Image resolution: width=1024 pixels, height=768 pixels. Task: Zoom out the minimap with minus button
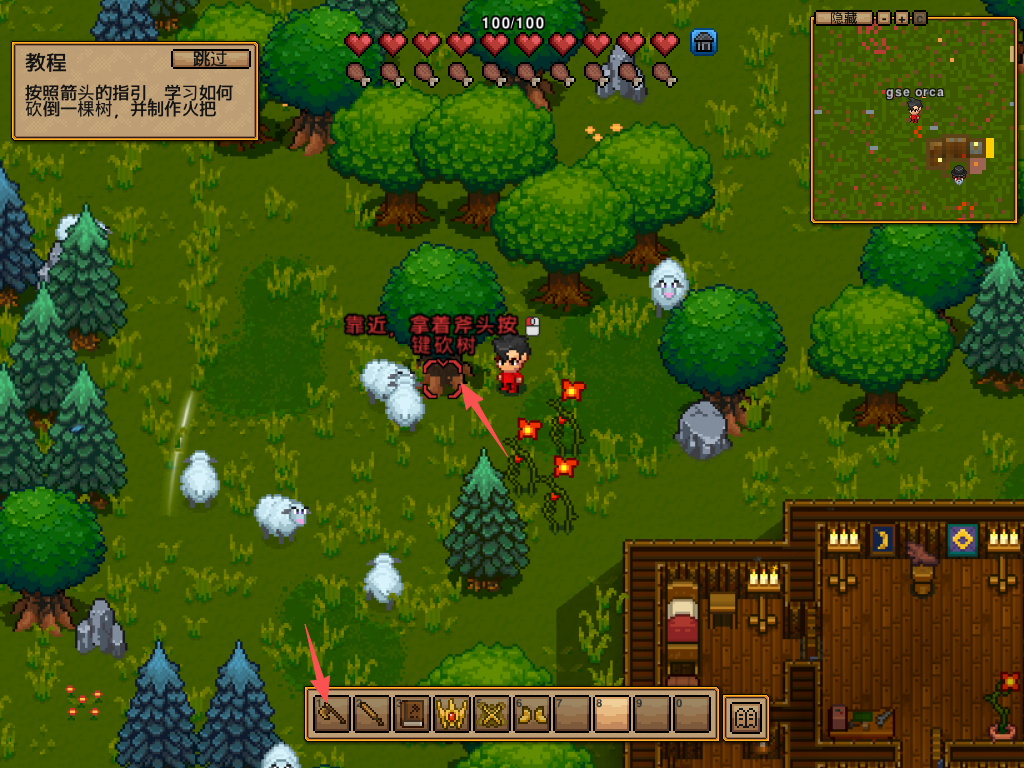[885, 18]
